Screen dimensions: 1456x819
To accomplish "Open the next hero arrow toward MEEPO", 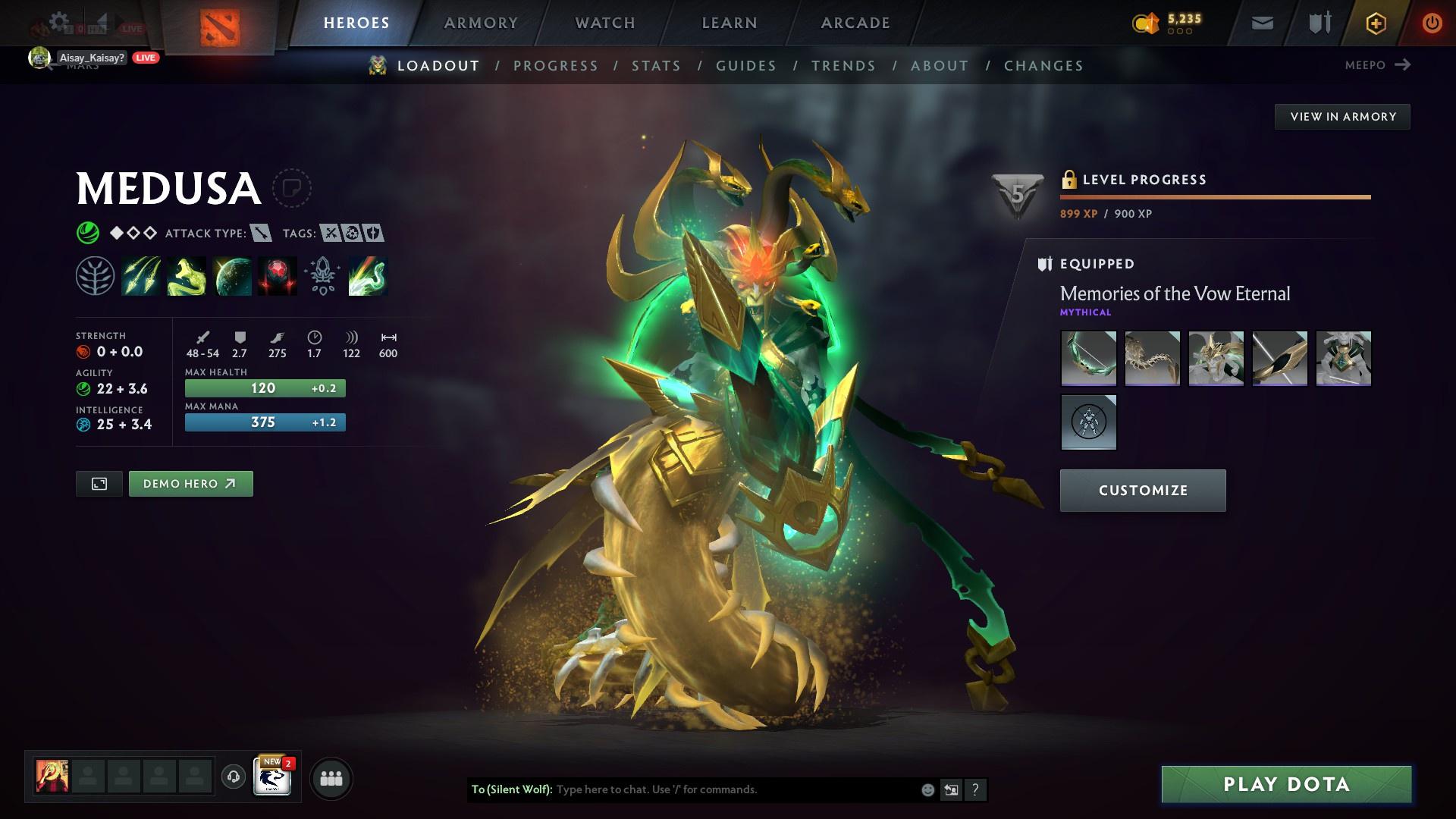I will point(1404,65).
